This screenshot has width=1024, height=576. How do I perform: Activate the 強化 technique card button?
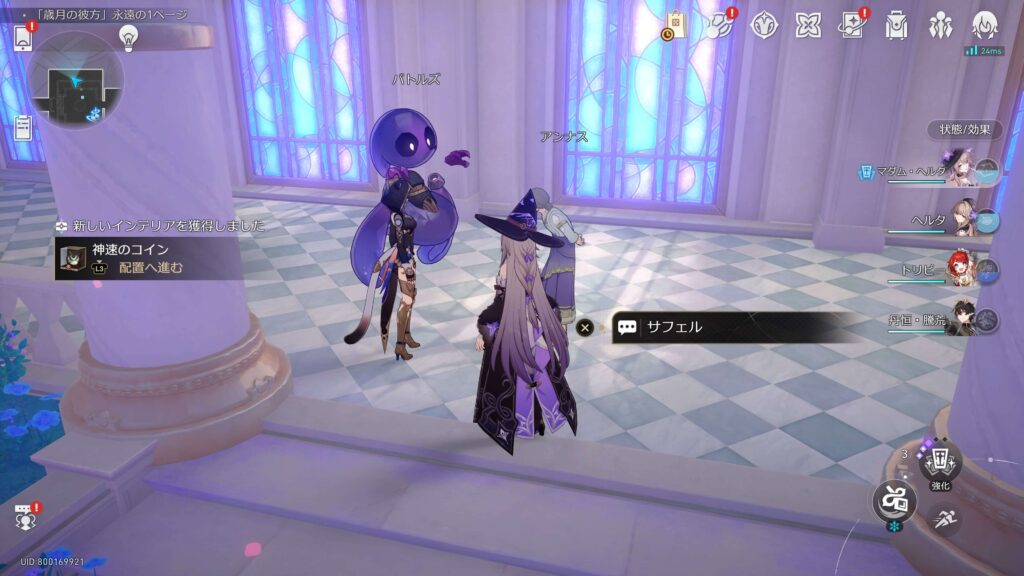940,460
